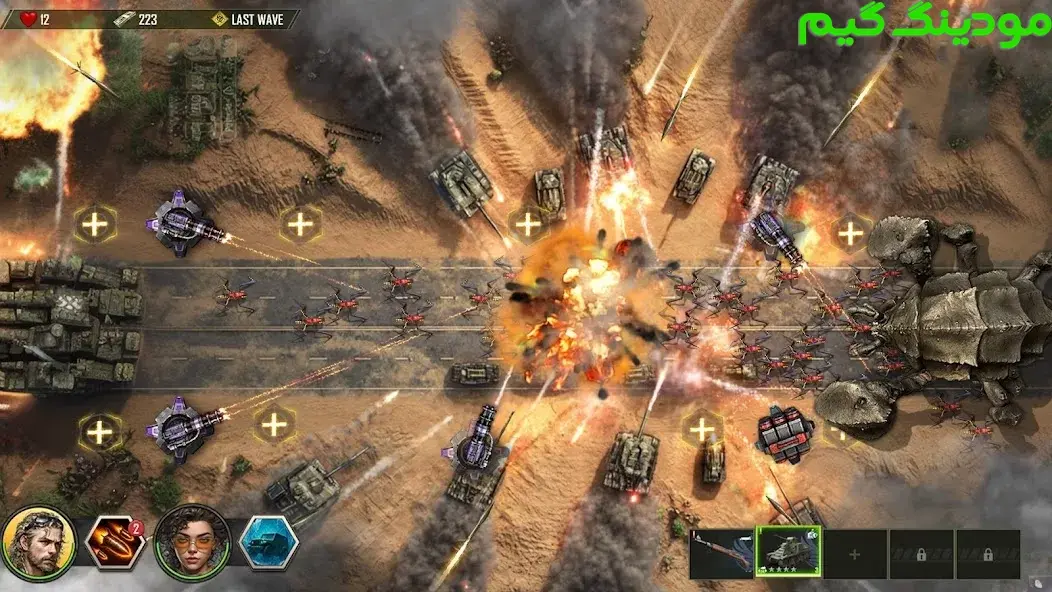Add a unit to the empty plus slot
This screenshot has height=592, width=1052.
click(x=854, y=554)
